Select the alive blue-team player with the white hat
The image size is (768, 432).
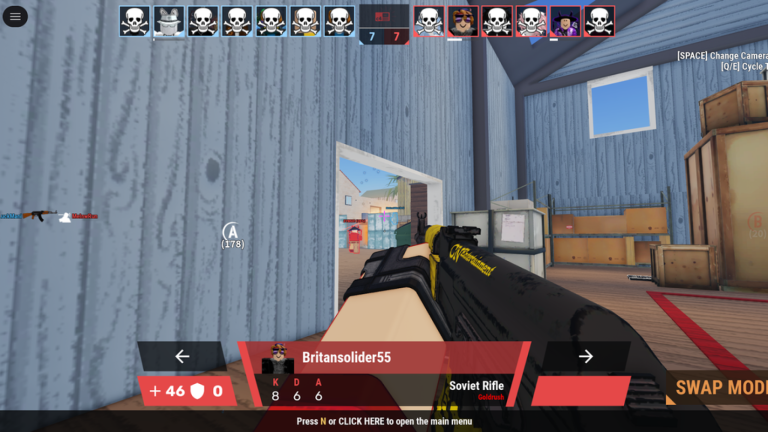coord(169,21)
